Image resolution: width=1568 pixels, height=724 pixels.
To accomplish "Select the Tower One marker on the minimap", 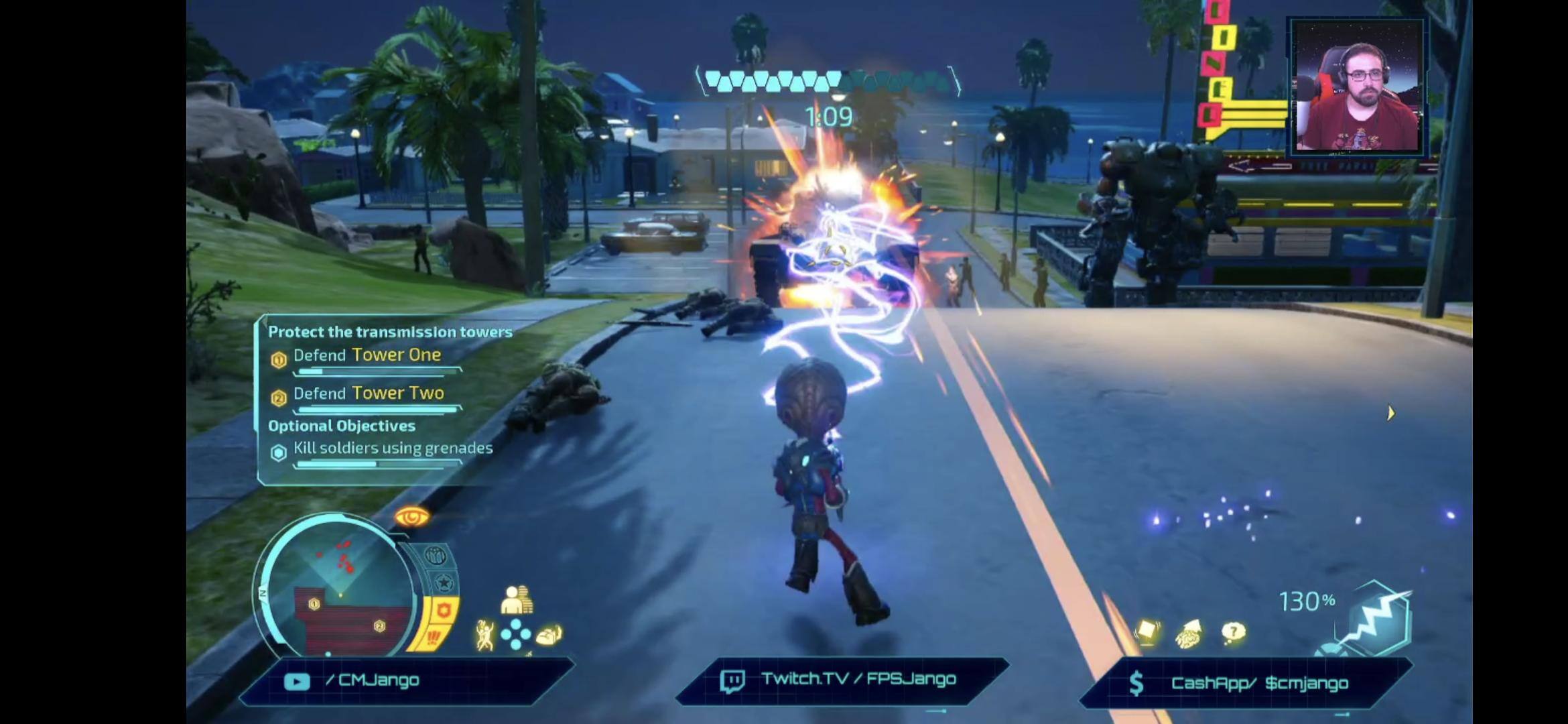I will pyautogui.click(x=314, y=604).
